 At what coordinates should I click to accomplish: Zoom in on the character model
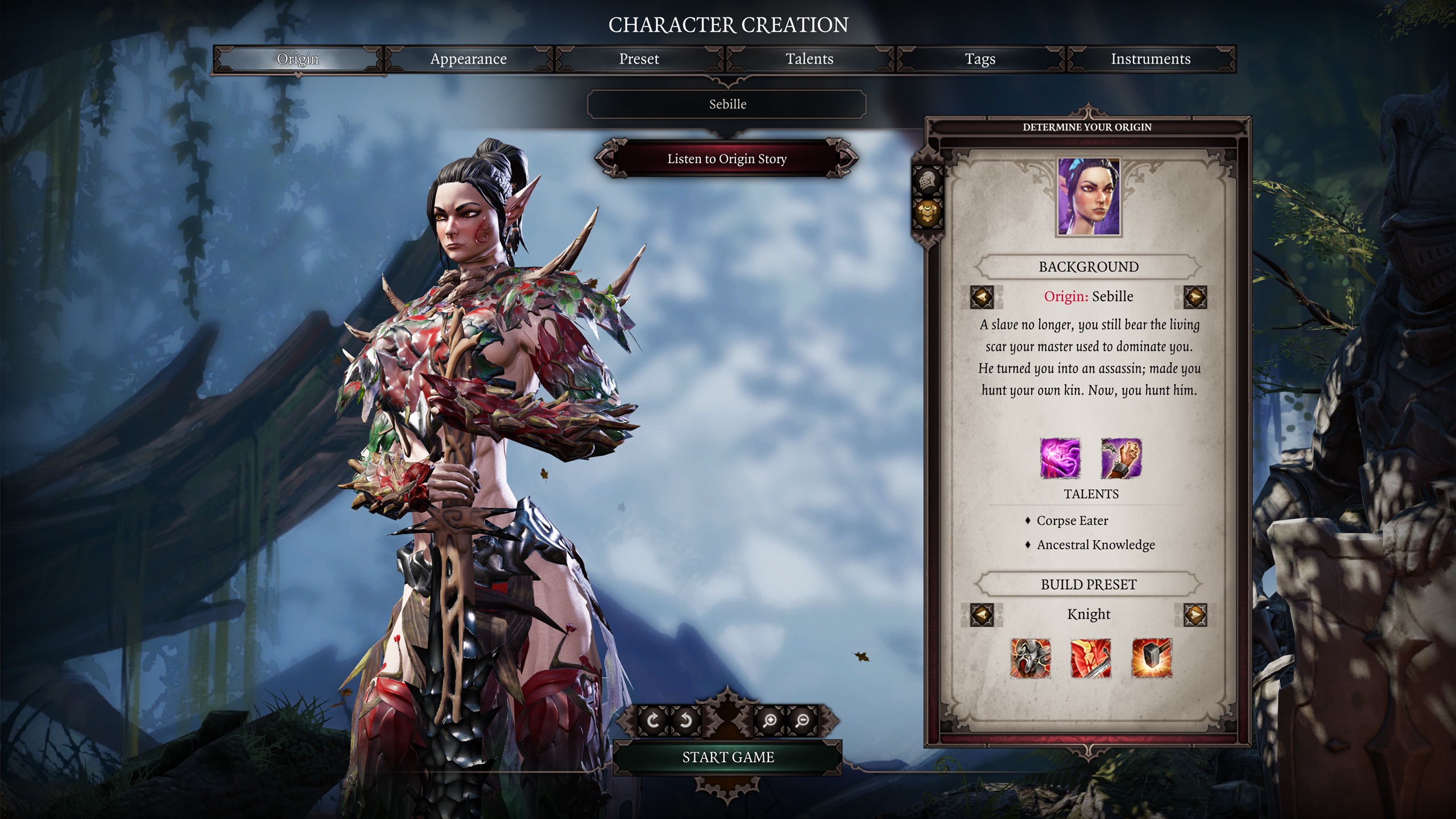[x=770, y=721]
